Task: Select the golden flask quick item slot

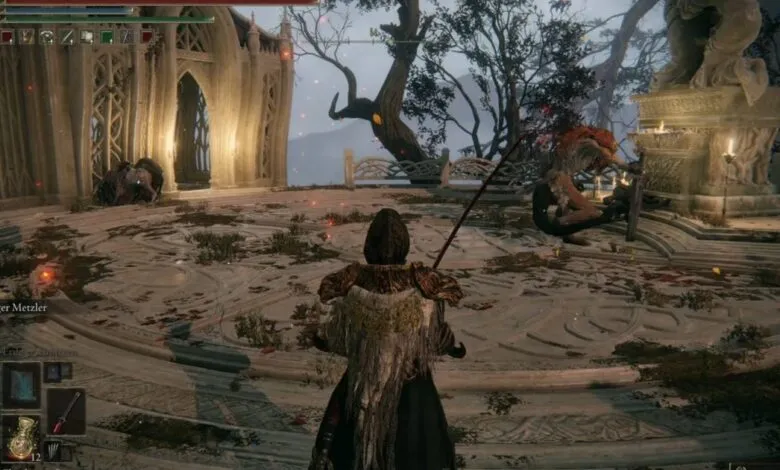Action: click(x=20, y=435)
